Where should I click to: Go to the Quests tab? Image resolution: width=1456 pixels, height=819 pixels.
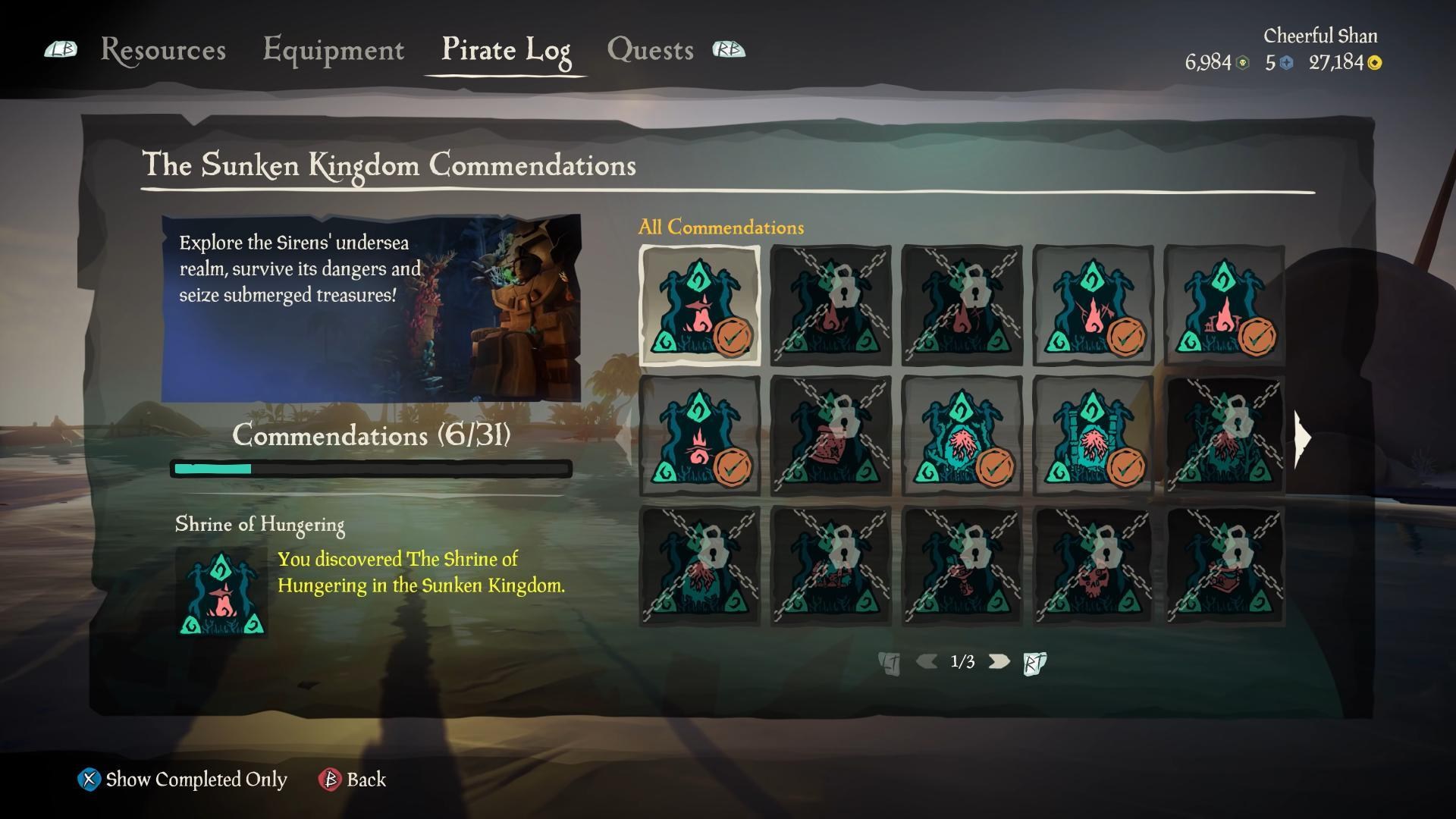pos(650,50)
